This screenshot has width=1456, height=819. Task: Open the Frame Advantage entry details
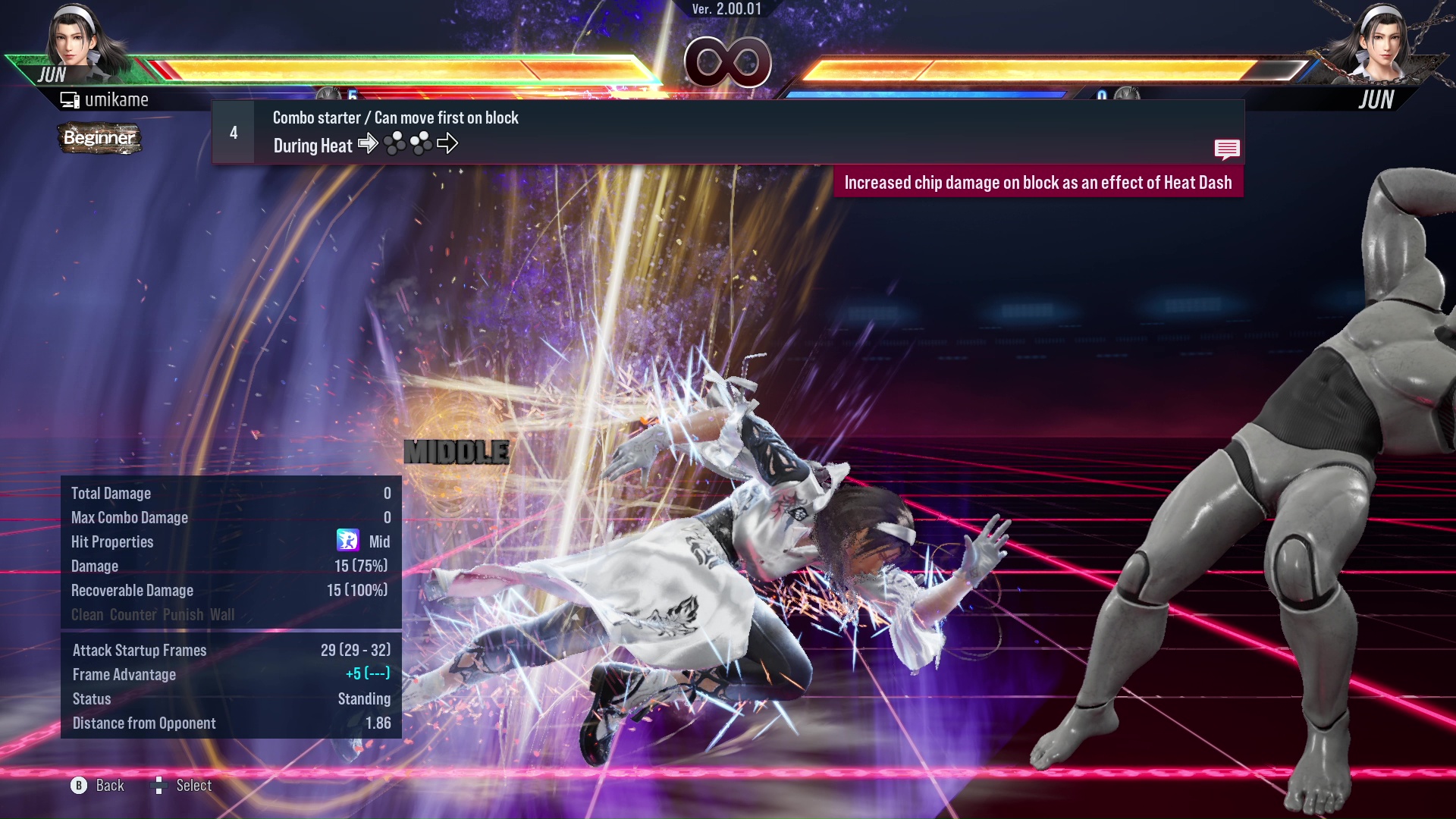[x=124, y=674]
